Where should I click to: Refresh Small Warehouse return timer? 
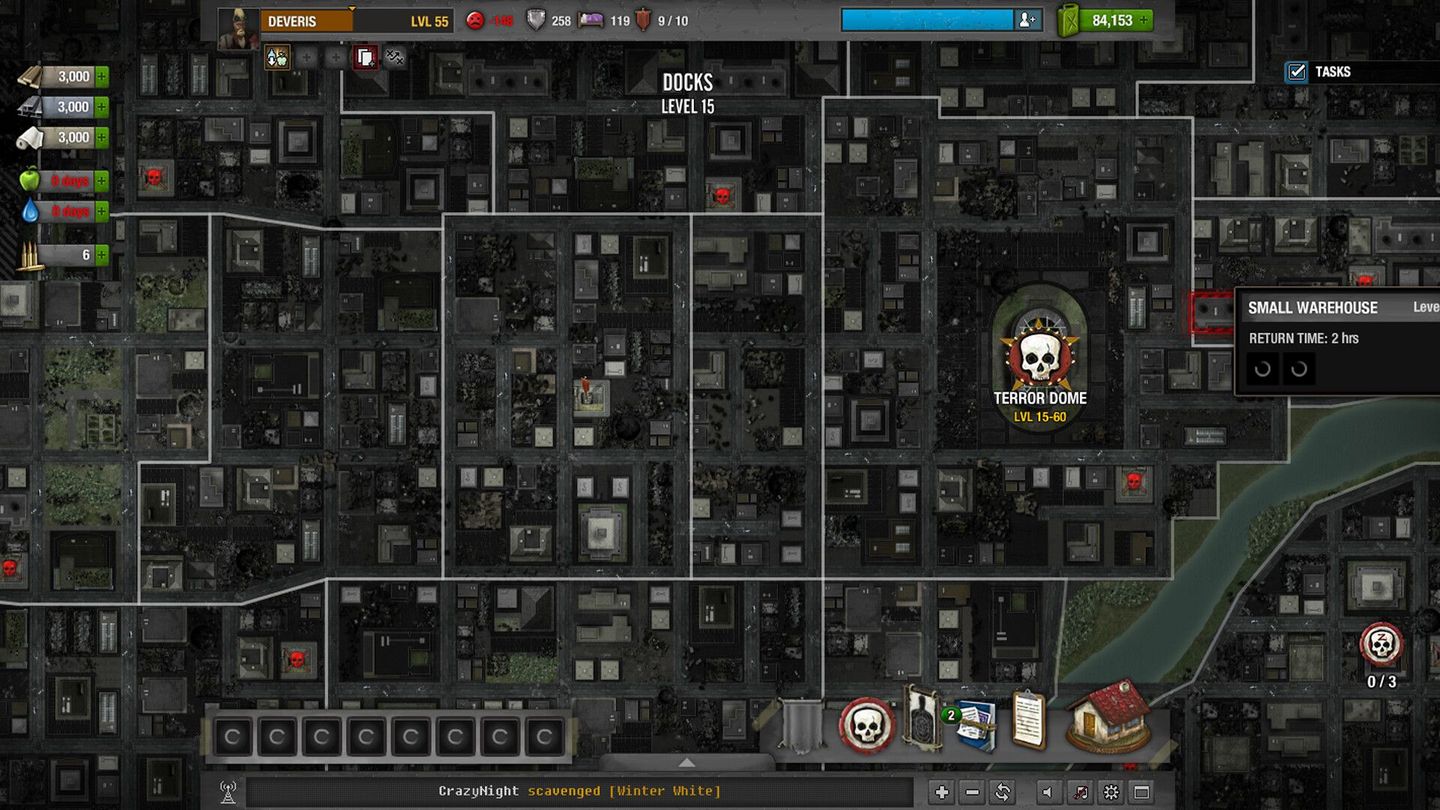pos(1263,369)
